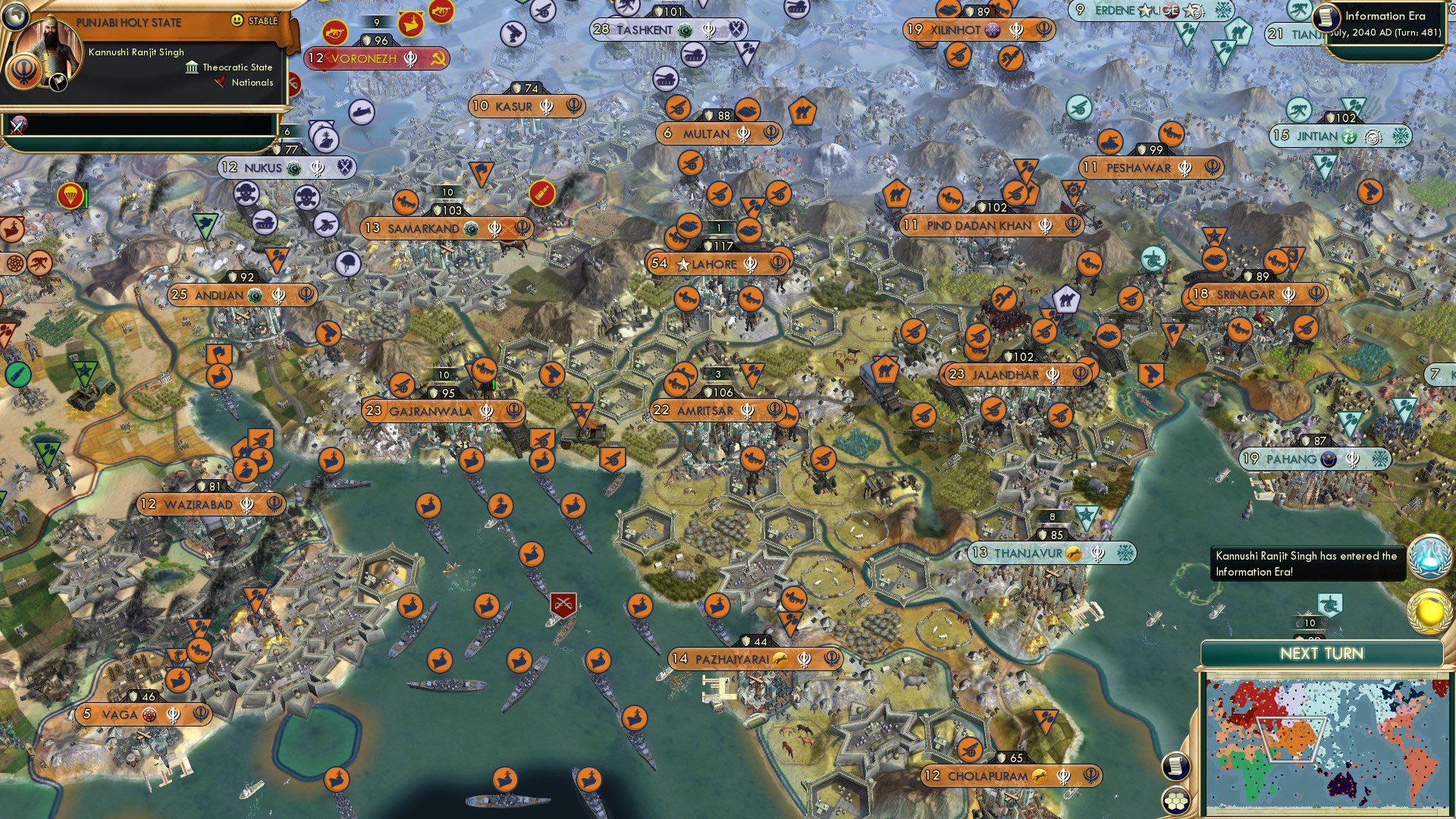The image size is (1456, 819).
Task: Click the green Islam icon beside Samarkand's name
Action: coord(471,229)
